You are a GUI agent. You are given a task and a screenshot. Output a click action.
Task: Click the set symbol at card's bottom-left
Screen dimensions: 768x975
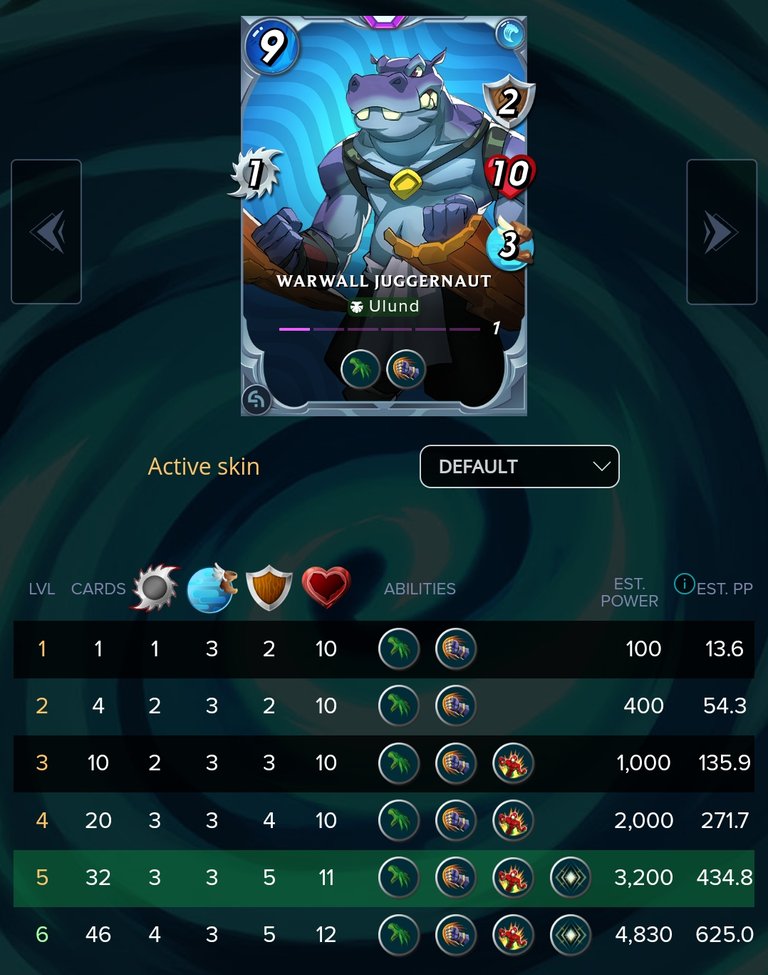pos(257,399)
